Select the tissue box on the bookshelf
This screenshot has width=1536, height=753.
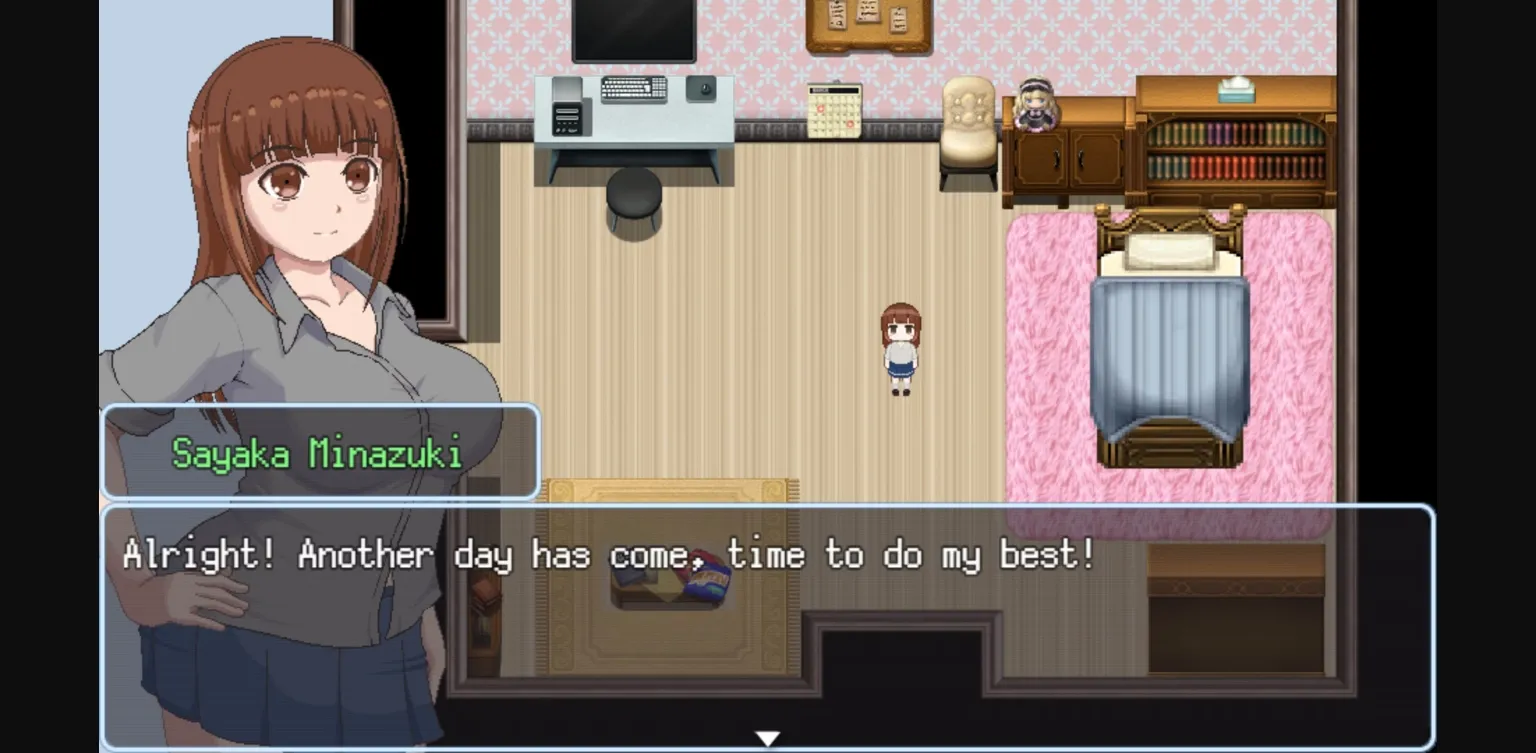(1235, 90)
